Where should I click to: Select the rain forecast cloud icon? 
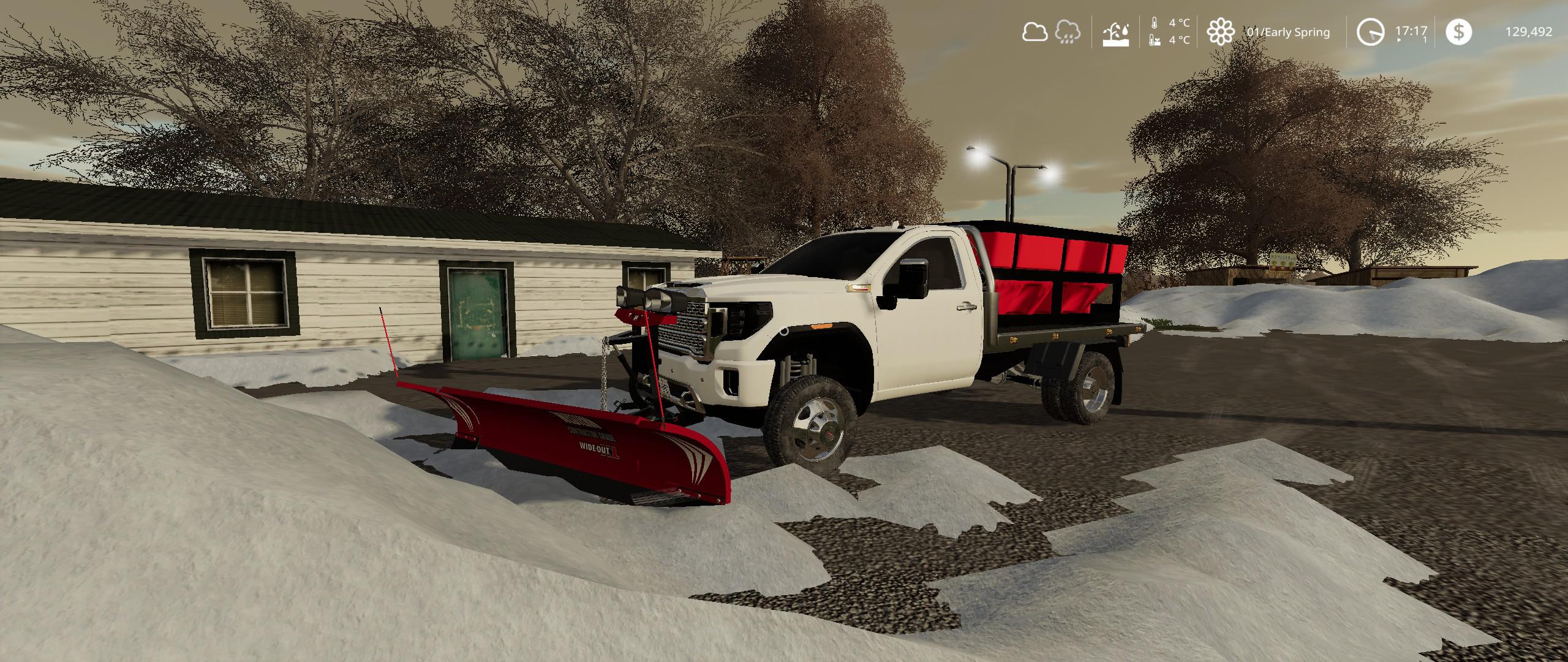click(x=1068, y=32)
